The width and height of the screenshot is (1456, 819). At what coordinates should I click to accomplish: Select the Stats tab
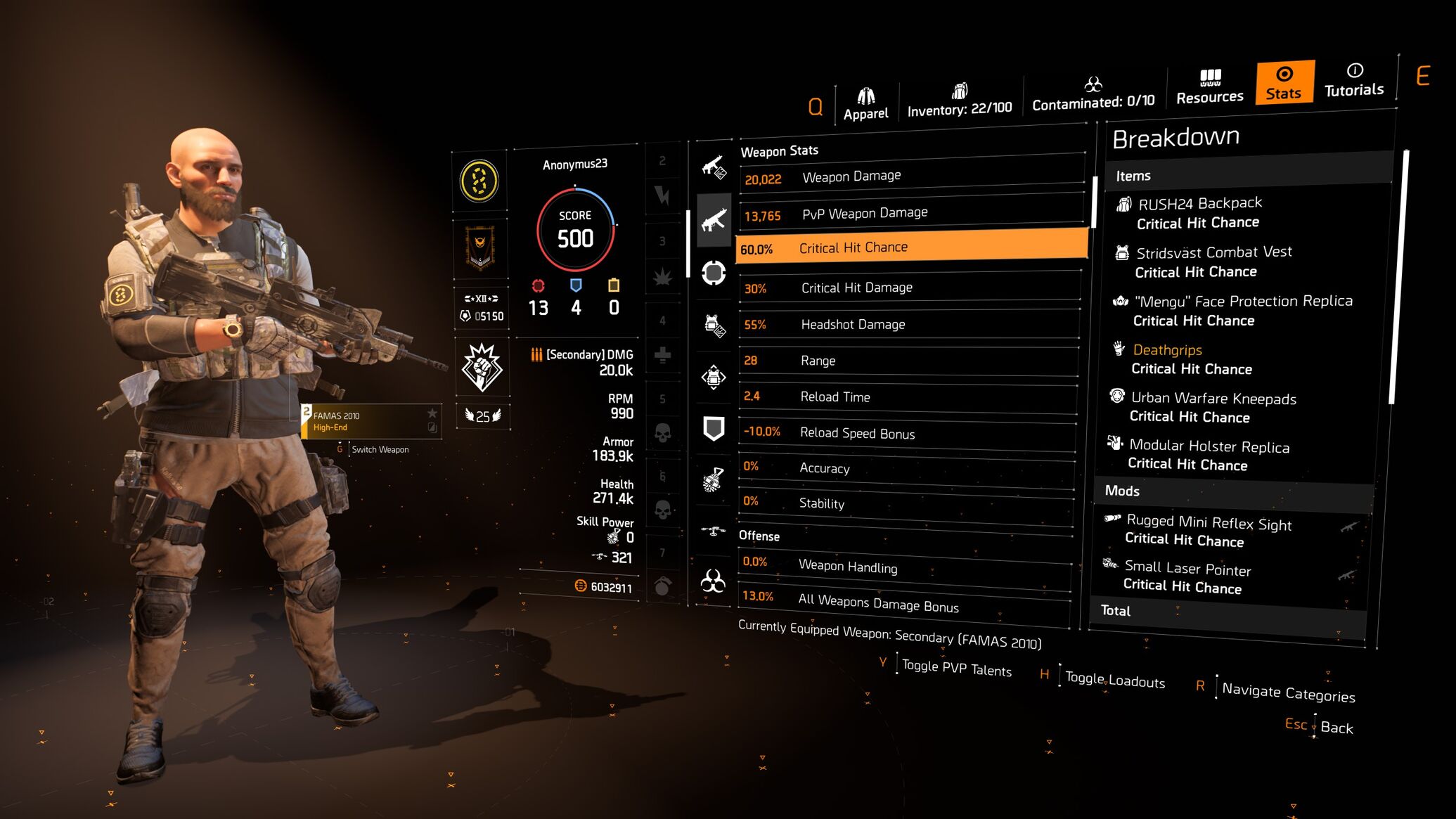click(1284, 83)
